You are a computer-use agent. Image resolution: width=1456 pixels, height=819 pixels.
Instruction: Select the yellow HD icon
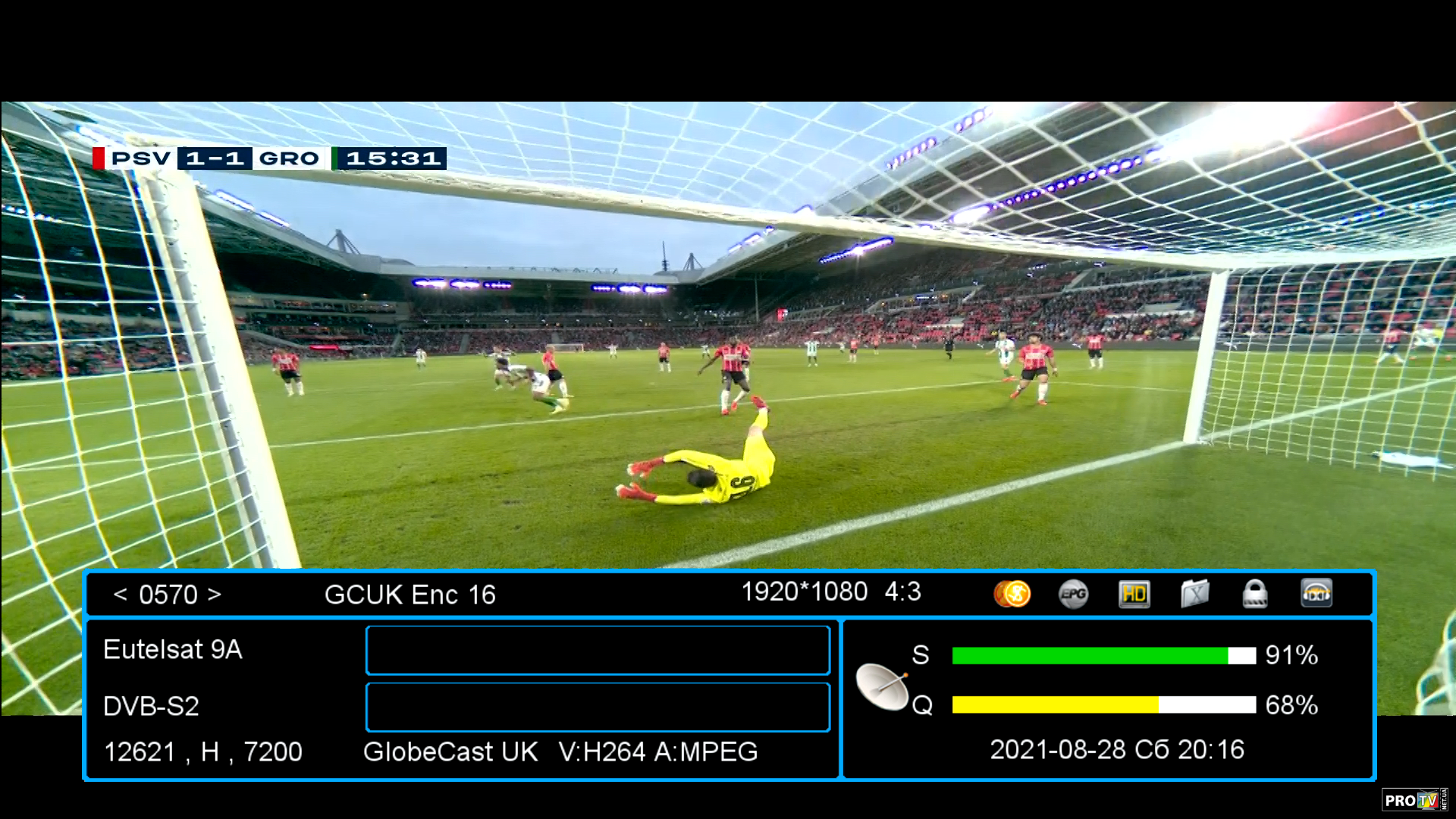pos(1134,594)
